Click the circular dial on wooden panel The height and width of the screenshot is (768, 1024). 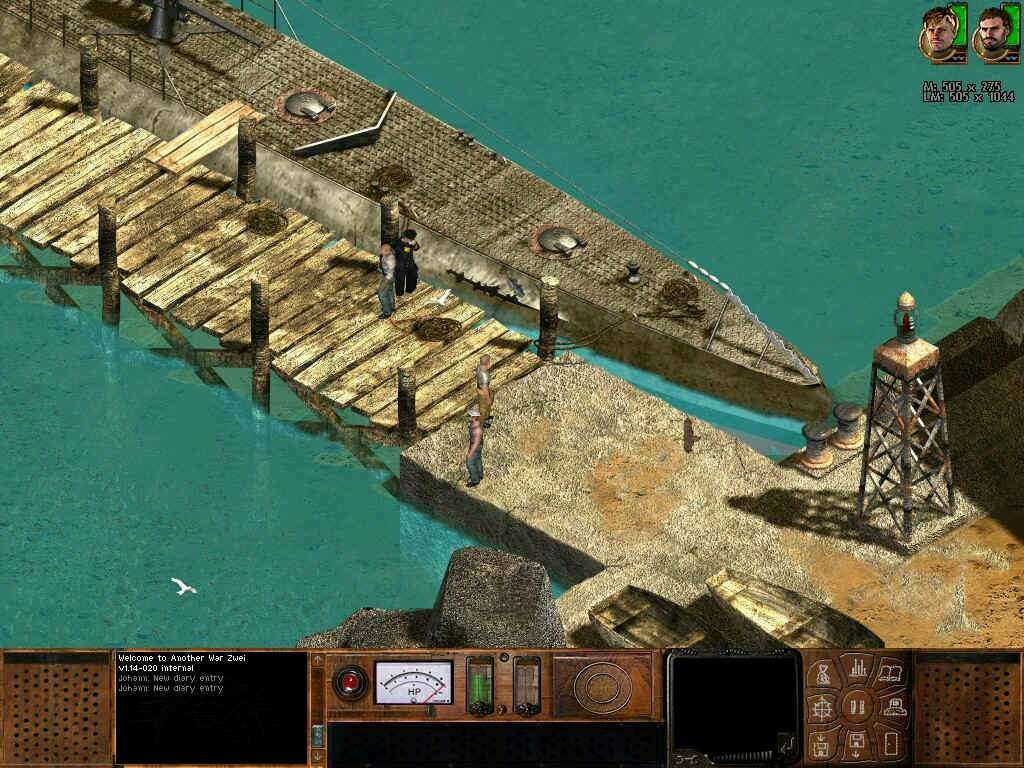[x=600, y=685]
